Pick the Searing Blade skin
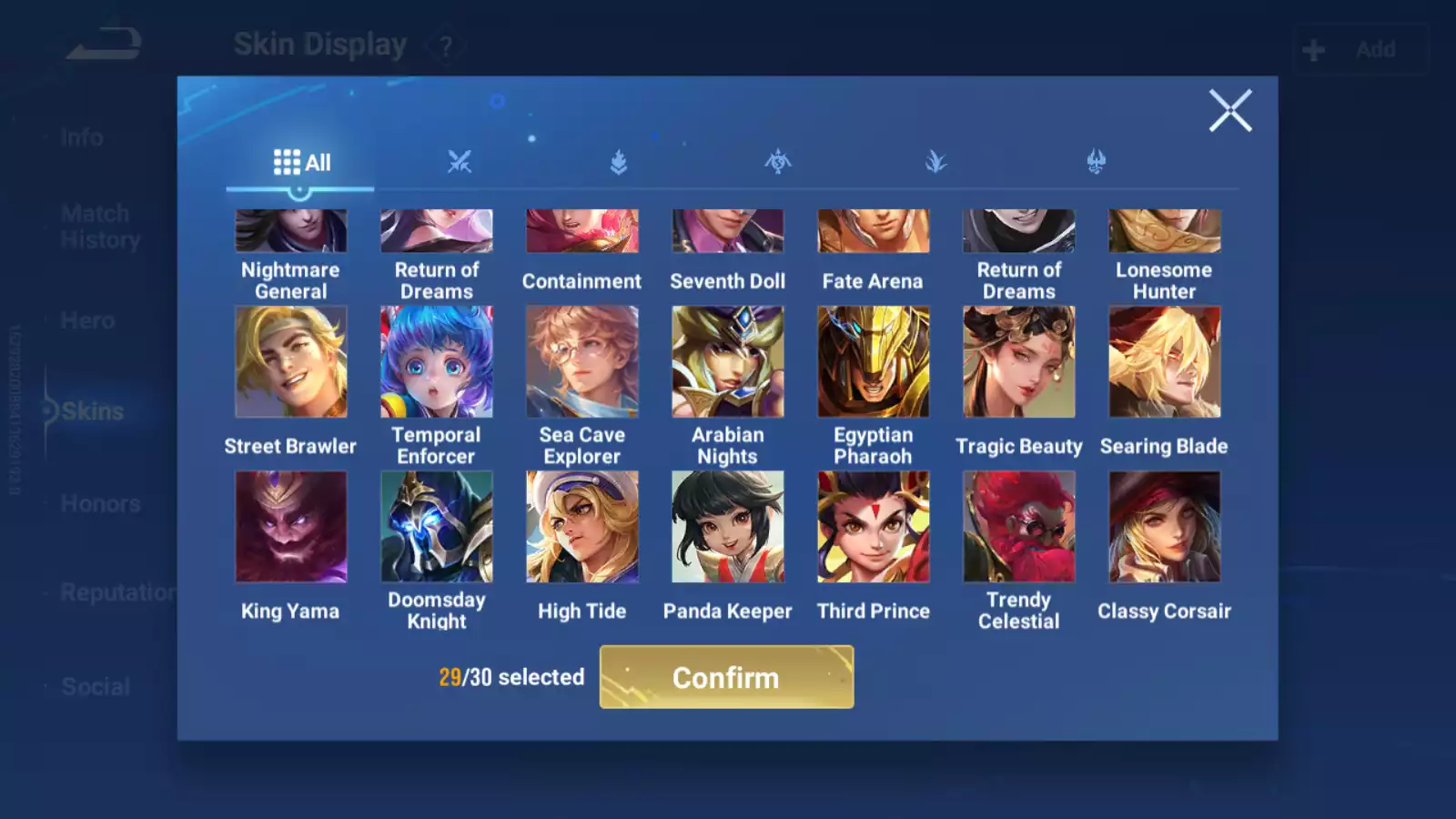This screenshot has width=1456, height=819. click(1164, 362)
